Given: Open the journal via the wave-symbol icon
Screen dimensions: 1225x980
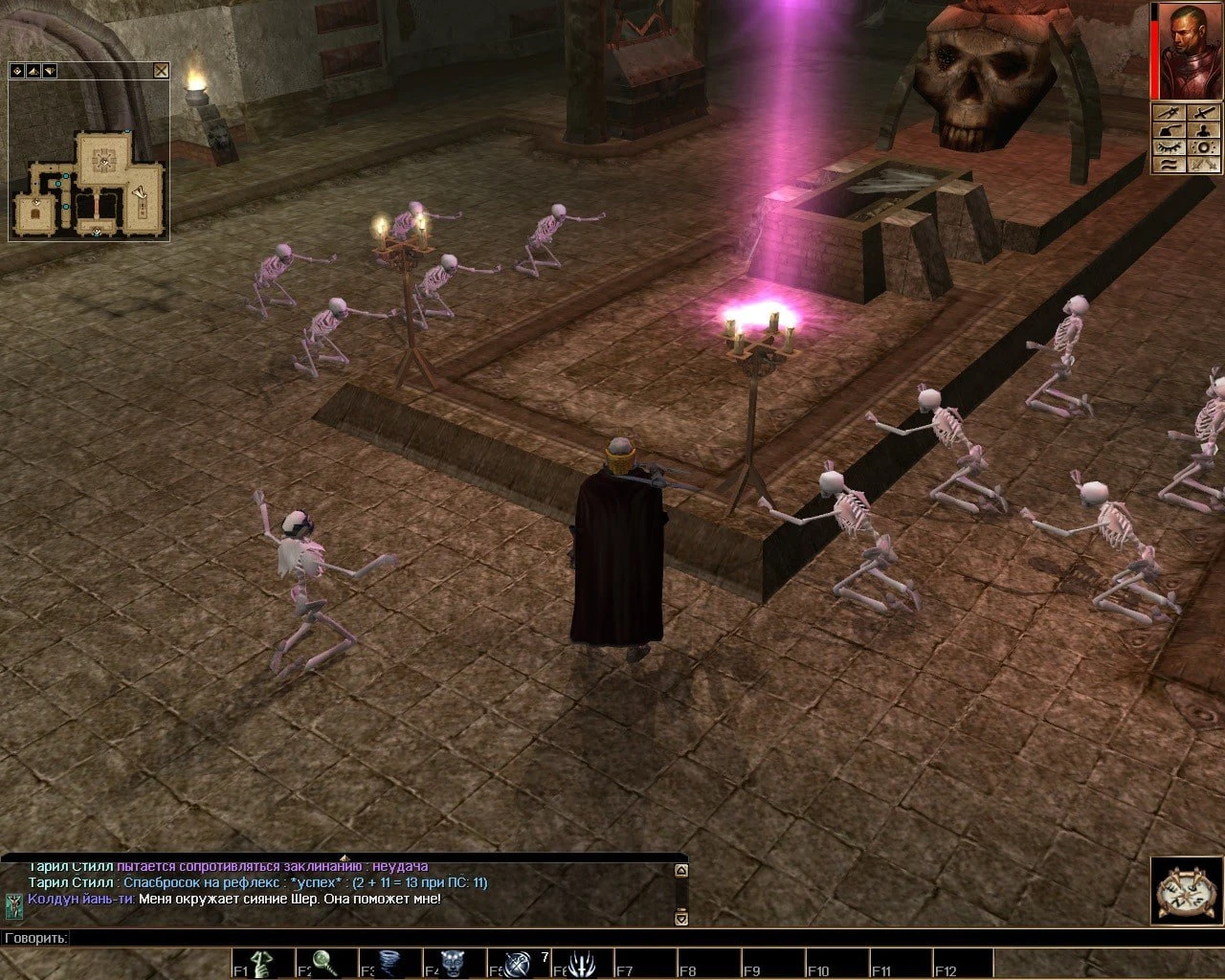Looking at the screenshot, I should pos(1169,165).
